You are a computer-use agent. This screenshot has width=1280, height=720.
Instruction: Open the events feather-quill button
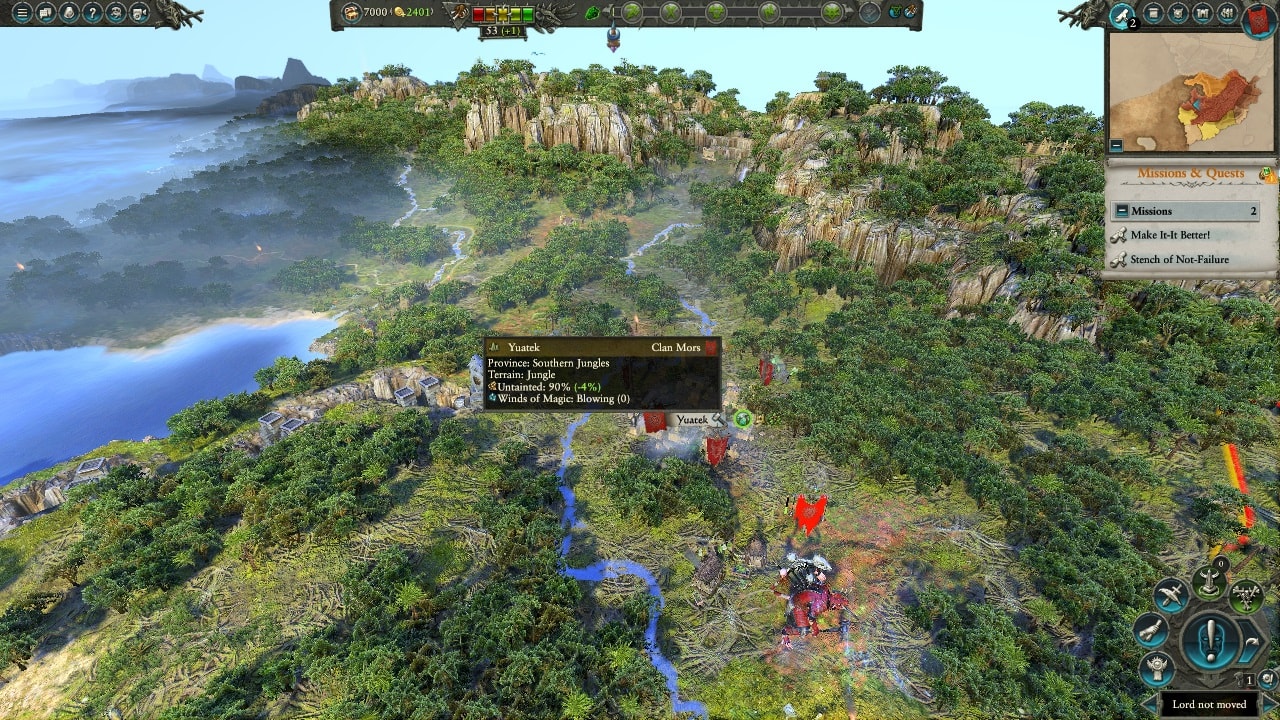point(1122,14)
